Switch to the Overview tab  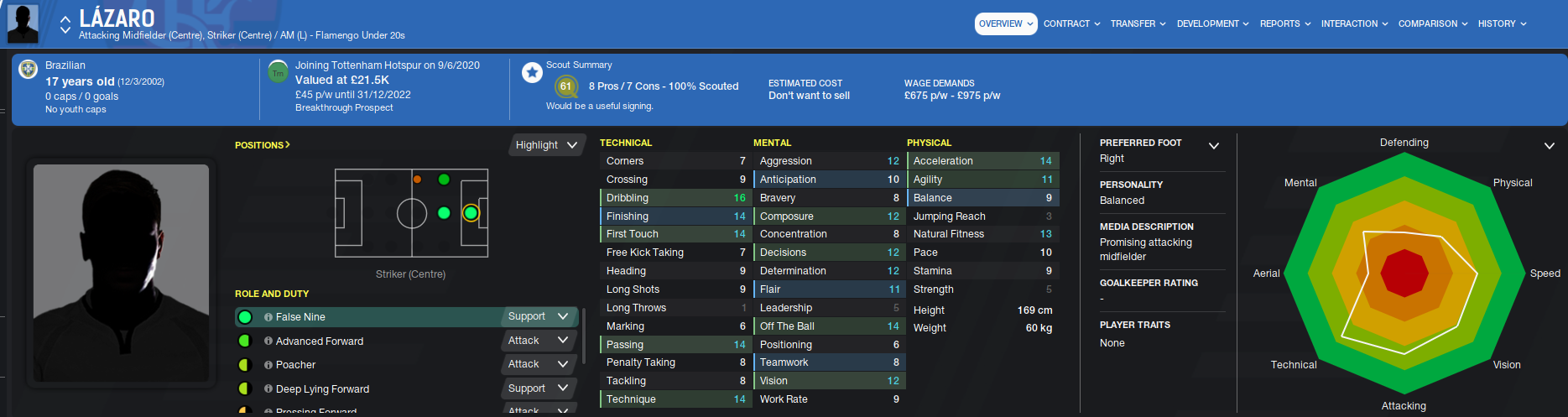(1005, 24)
